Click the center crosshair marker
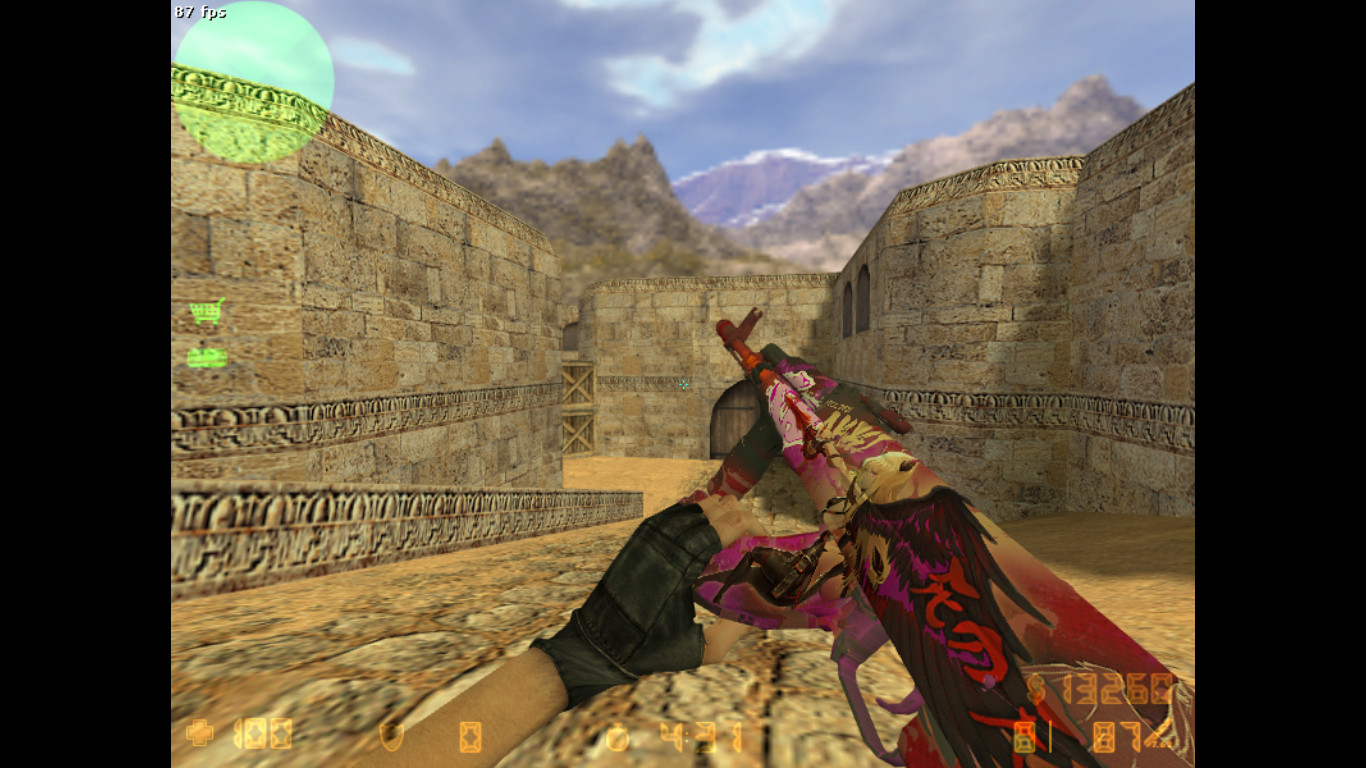The height and width of the screenshot is (768, 1366). tap(683, 384)
